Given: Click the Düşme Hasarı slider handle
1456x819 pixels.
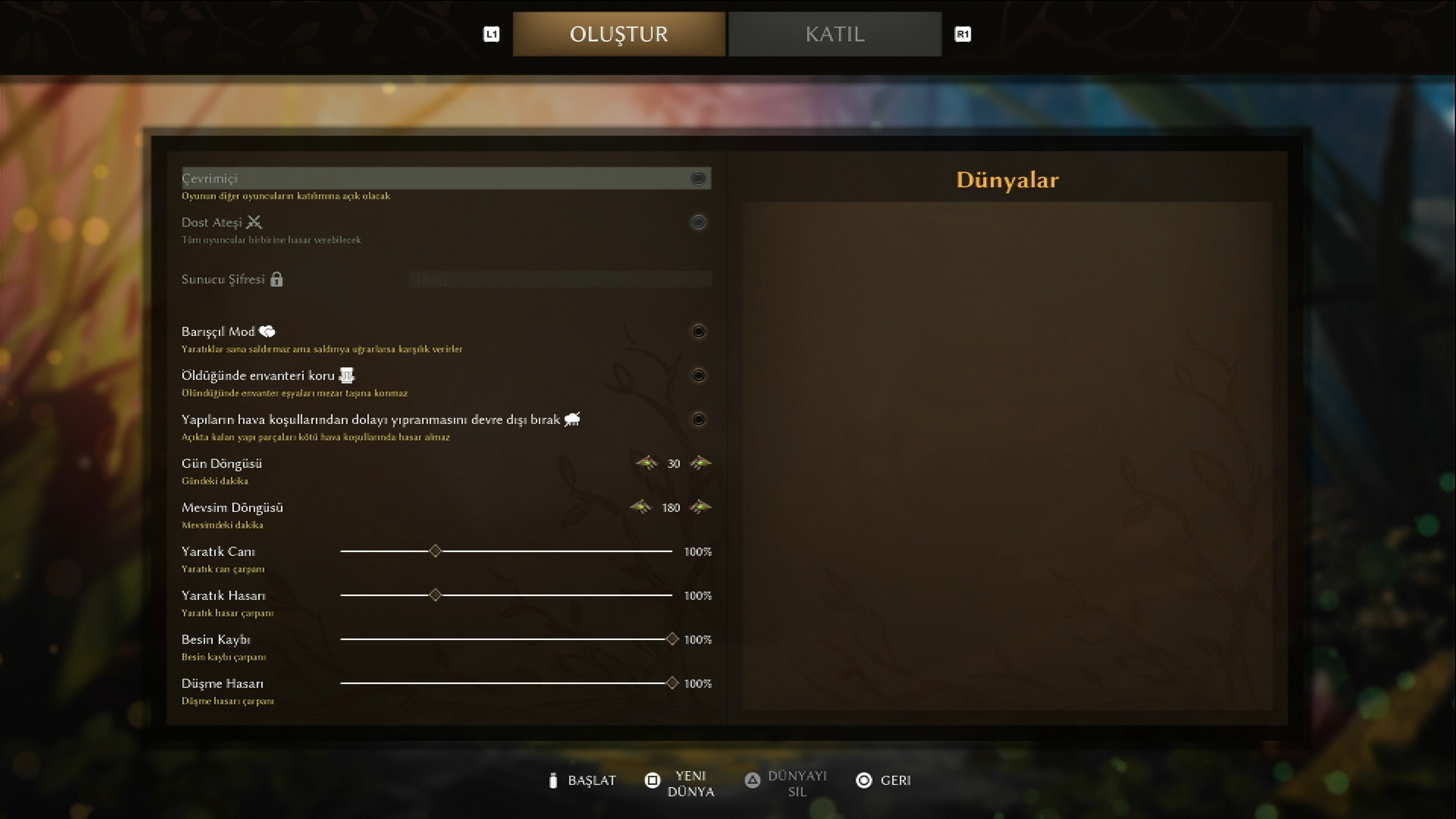Looking at the screenshot, I should pos(672,683).
